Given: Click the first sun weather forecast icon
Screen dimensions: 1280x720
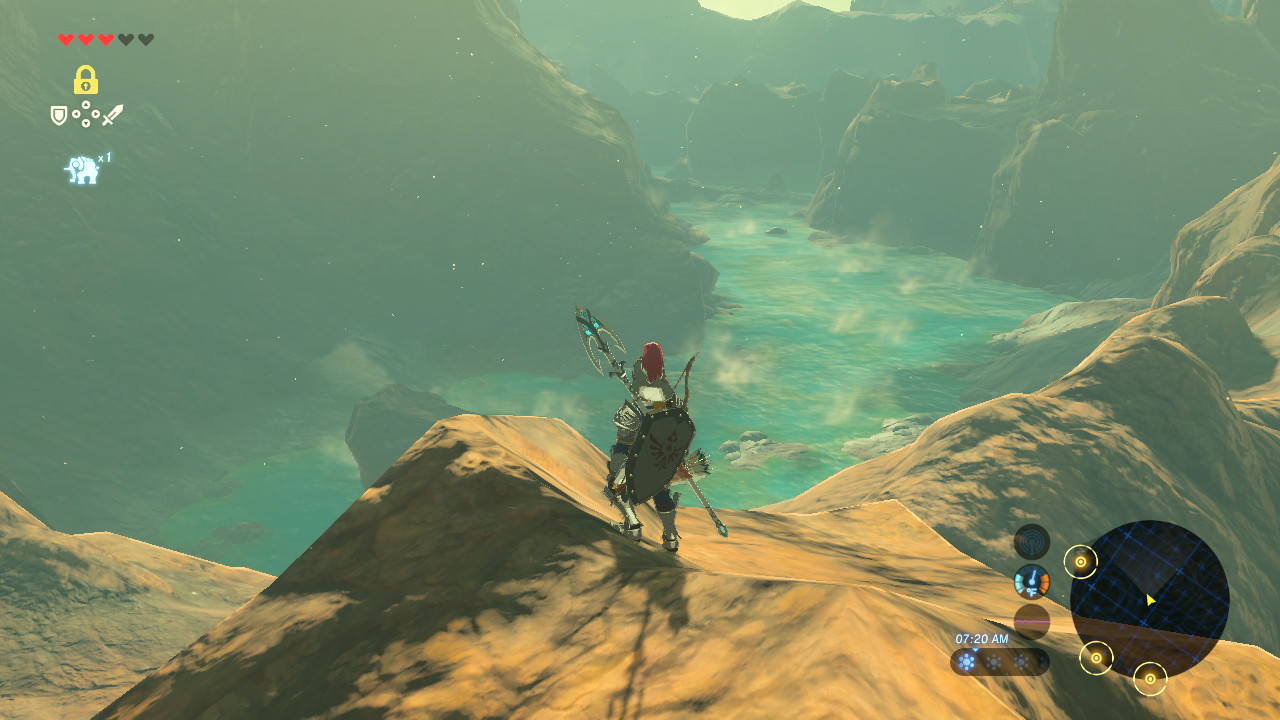Looking at the screenshot, I should [x=965, y=660].
